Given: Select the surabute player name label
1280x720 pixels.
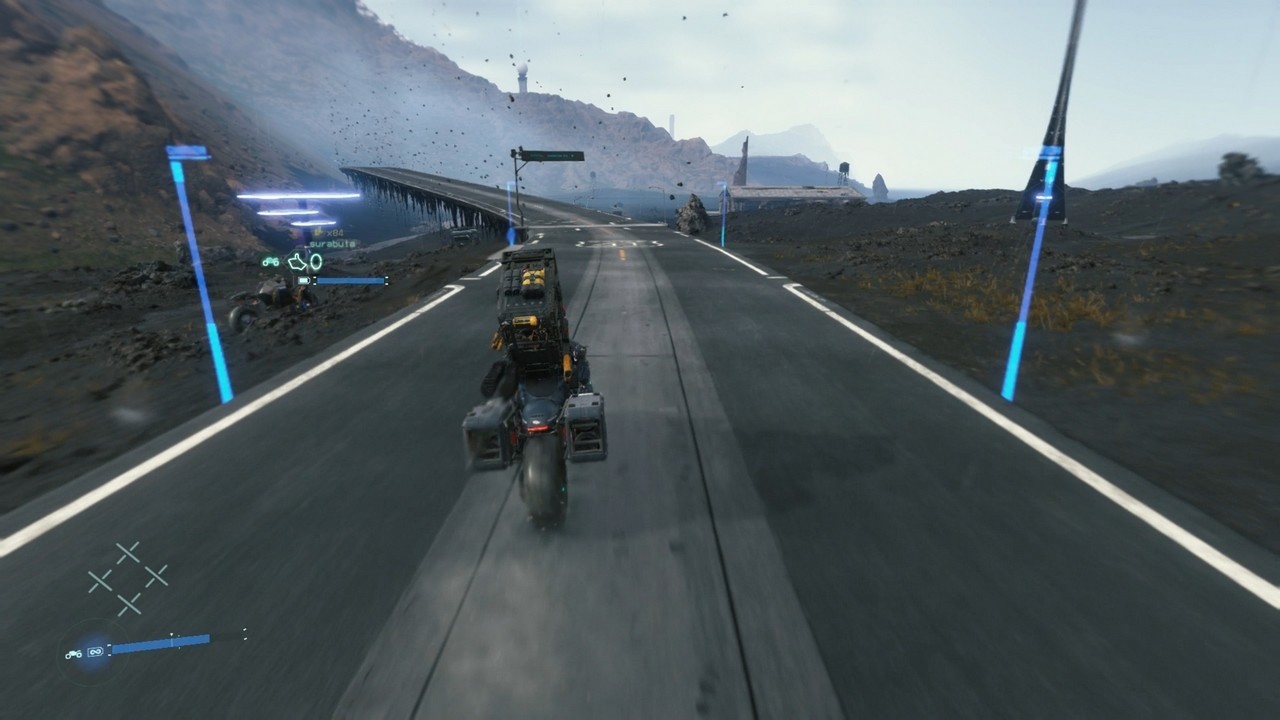Looking at the screenshot, I should pyautogui.click(x=333, y=244).
